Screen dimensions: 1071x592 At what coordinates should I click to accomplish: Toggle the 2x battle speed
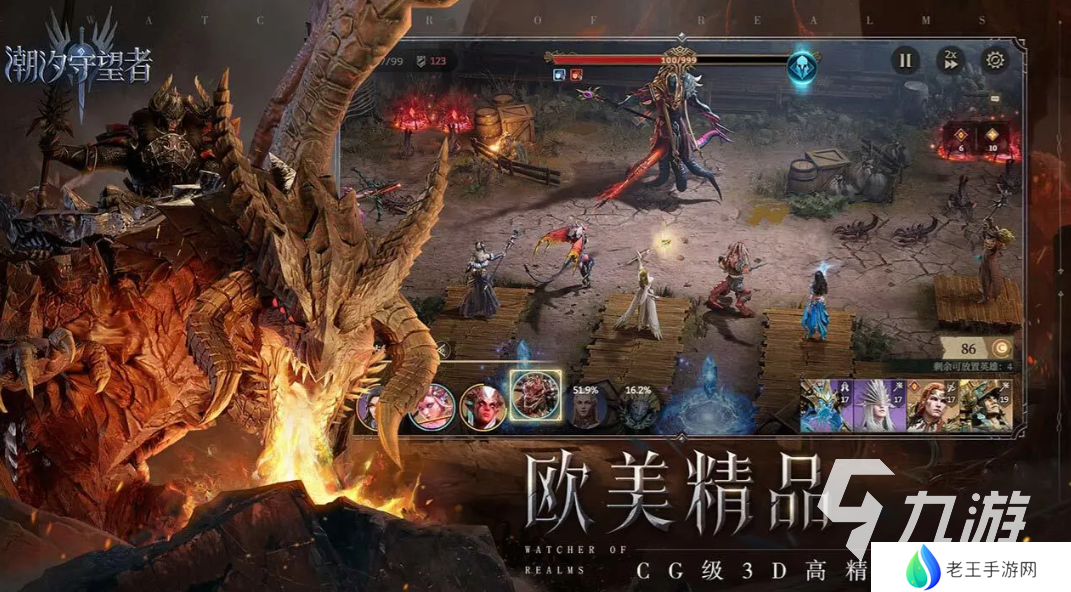click(950, 60)
